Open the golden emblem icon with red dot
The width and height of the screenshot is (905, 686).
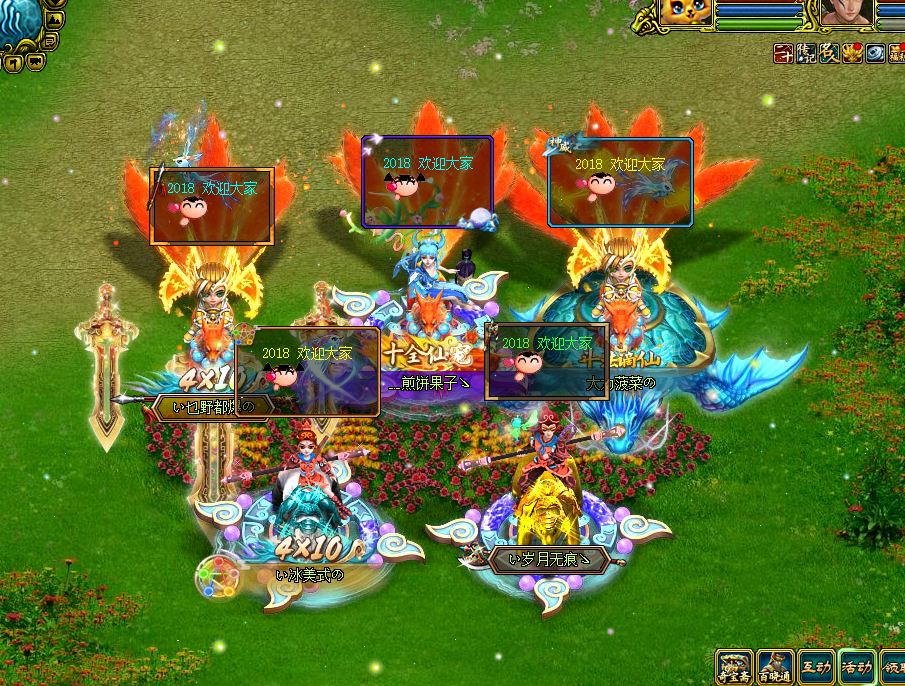pyautogui.click(x=852, y=54)
